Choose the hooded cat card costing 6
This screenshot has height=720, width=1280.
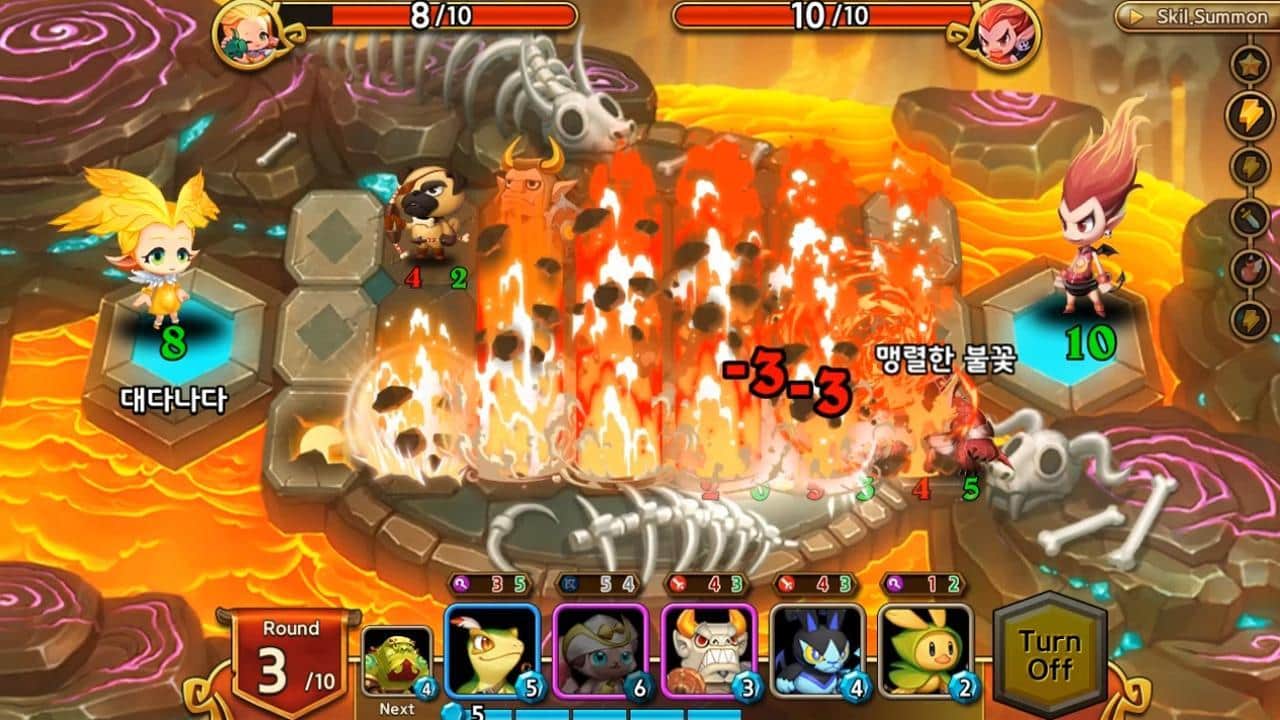coord(601,651)
